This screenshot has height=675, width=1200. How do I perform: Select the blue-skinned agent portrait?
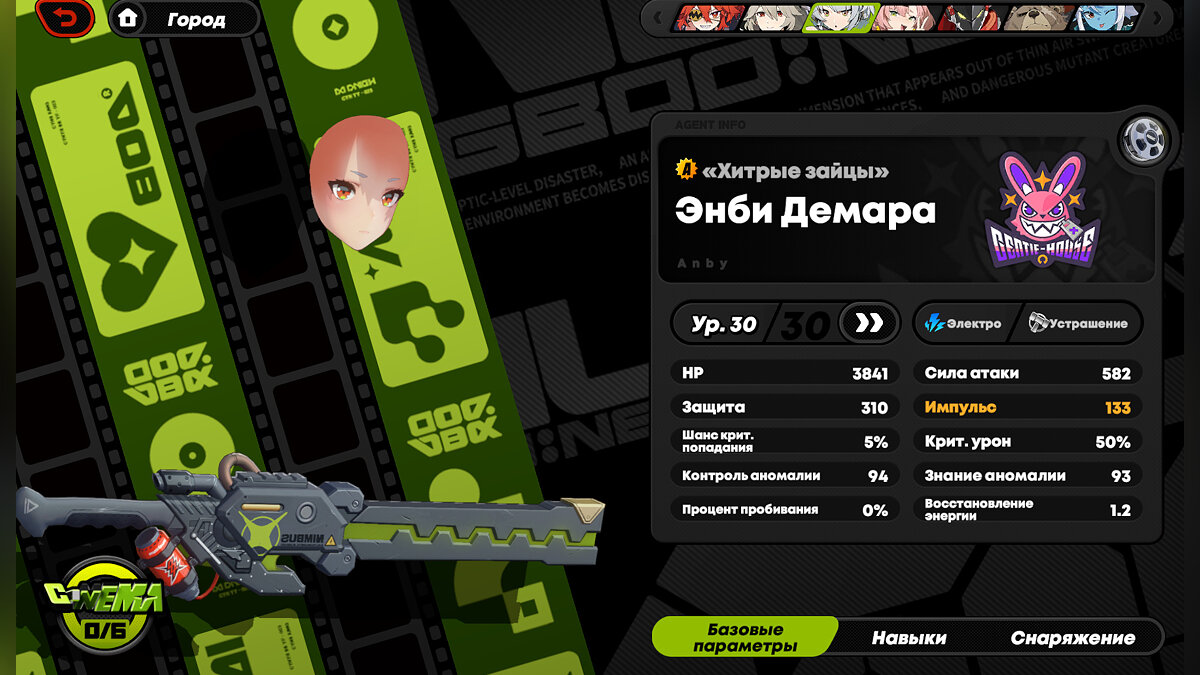click(1103, 18)
